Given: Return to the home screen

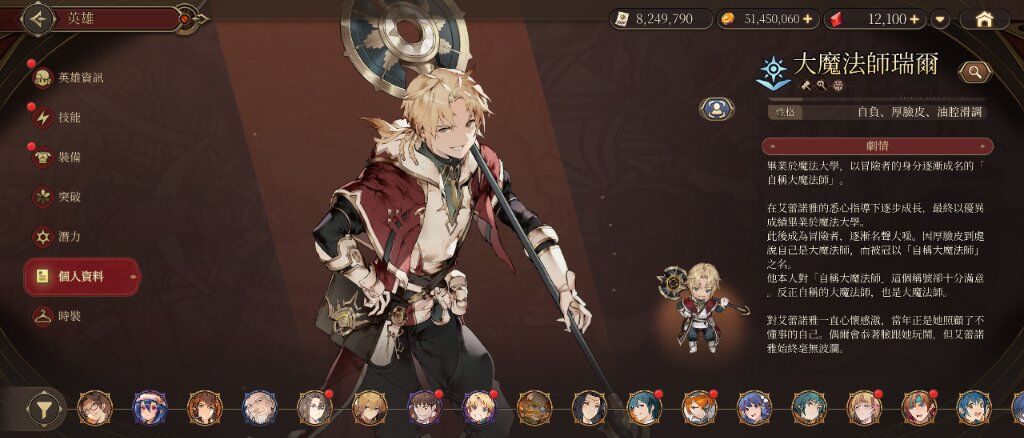Looking at the screenshot, I should [x=984, y=19].
